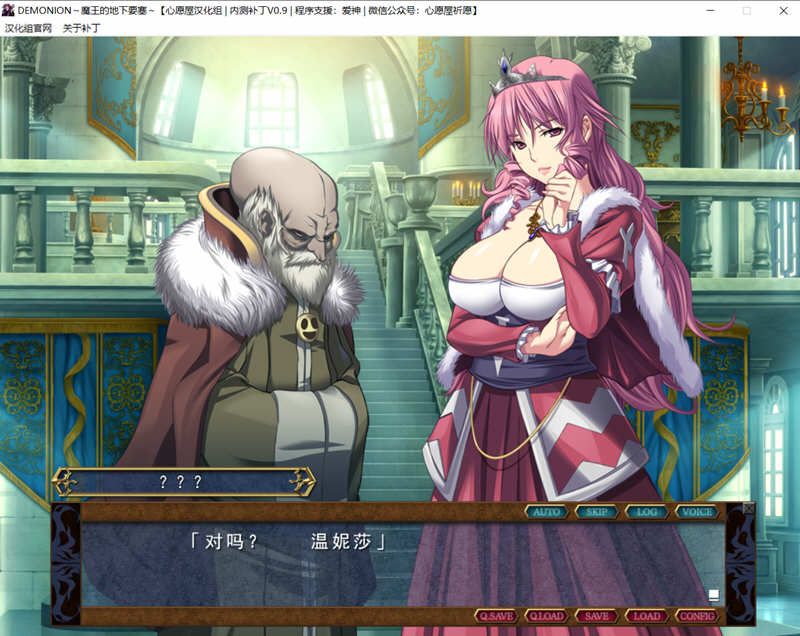The image size is (800, 636).
Task: Replay the line with VOICE button
Action: (696, 512)
